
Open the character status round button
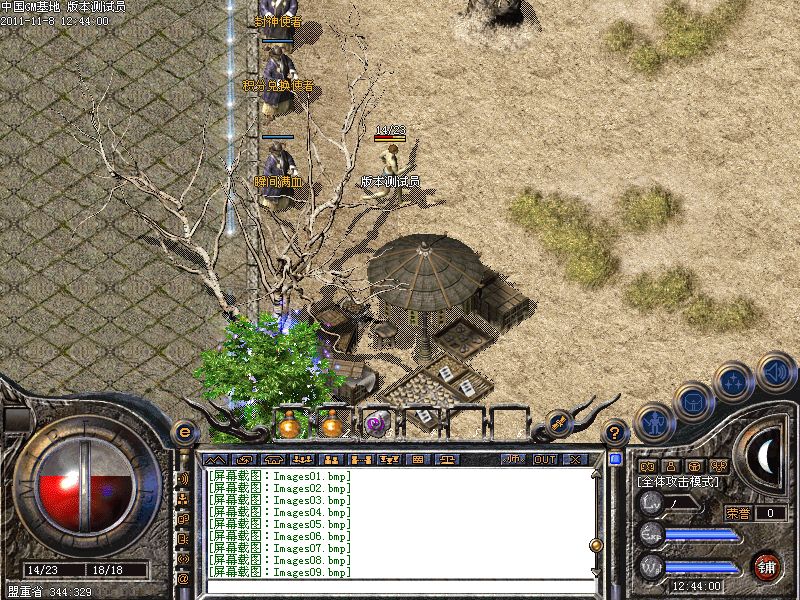(653, 423)
